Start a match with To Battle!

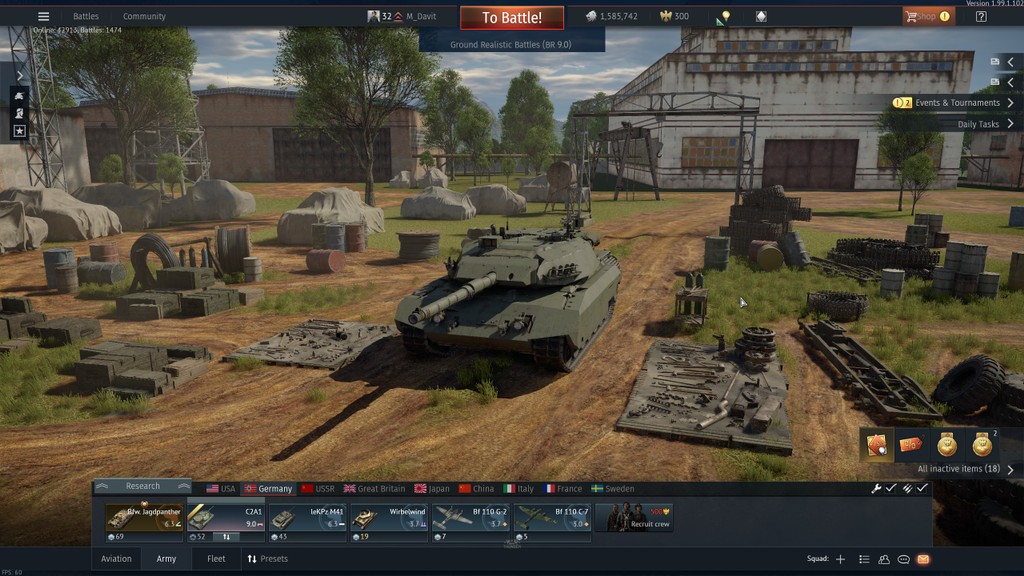point(511,18)
